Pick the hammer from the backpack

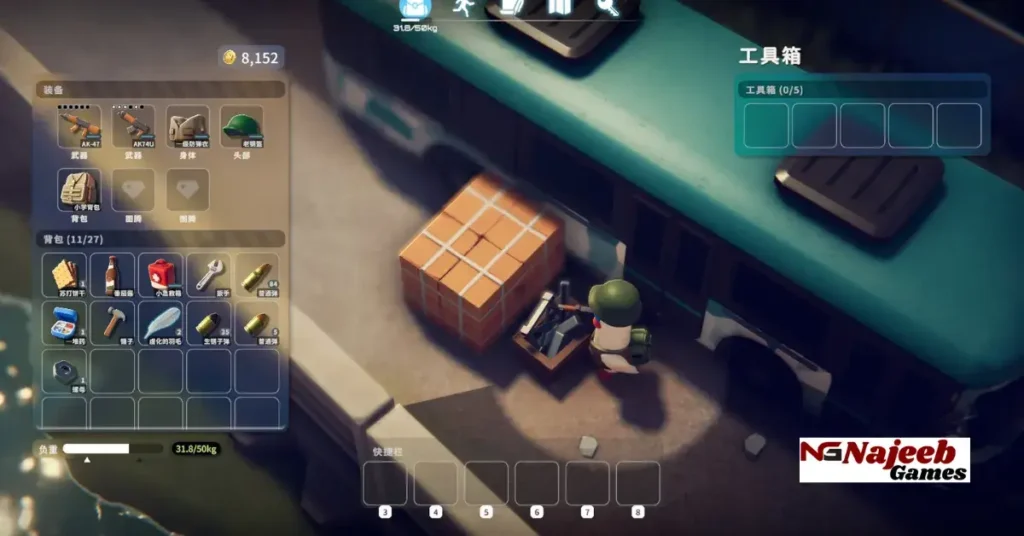[113, 322]
